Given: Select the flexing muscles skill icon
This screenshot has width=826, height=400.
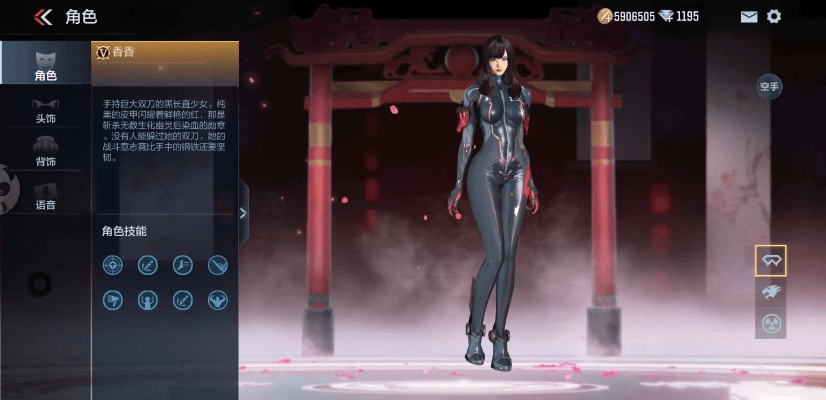Looking at the screenshot, I should (217, 299).
